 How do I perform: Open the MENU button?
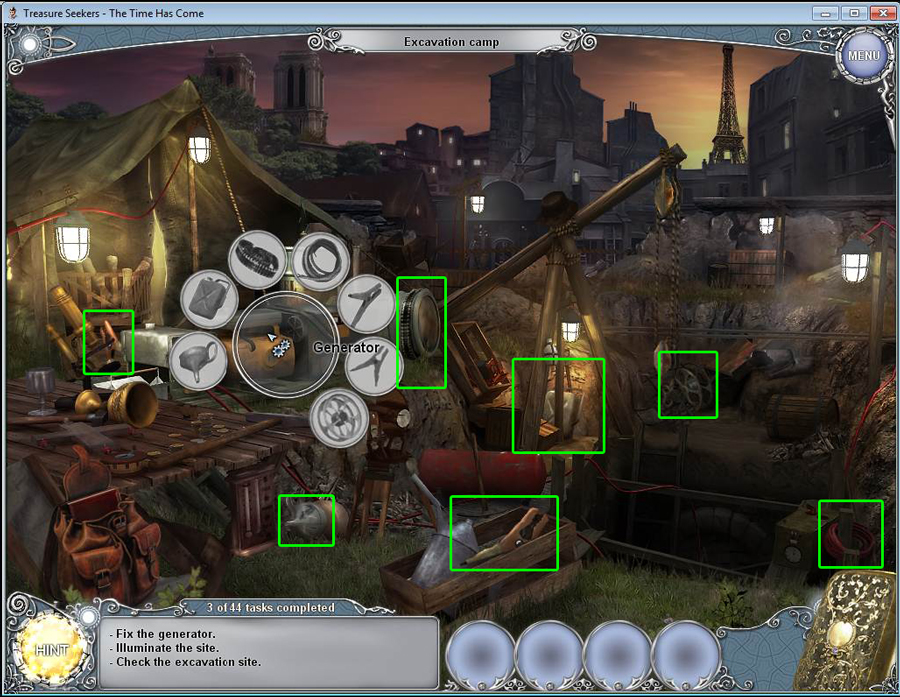pos(863,55)
